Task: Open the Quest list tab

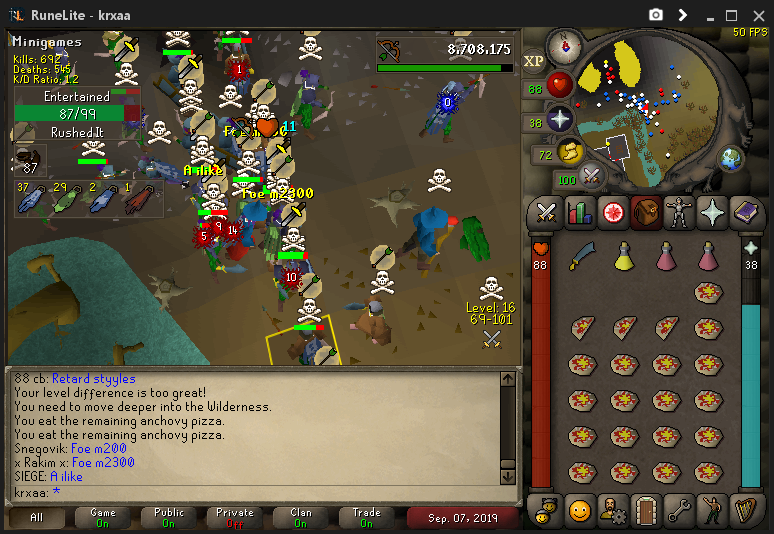Action: click(x=612, y=213)
